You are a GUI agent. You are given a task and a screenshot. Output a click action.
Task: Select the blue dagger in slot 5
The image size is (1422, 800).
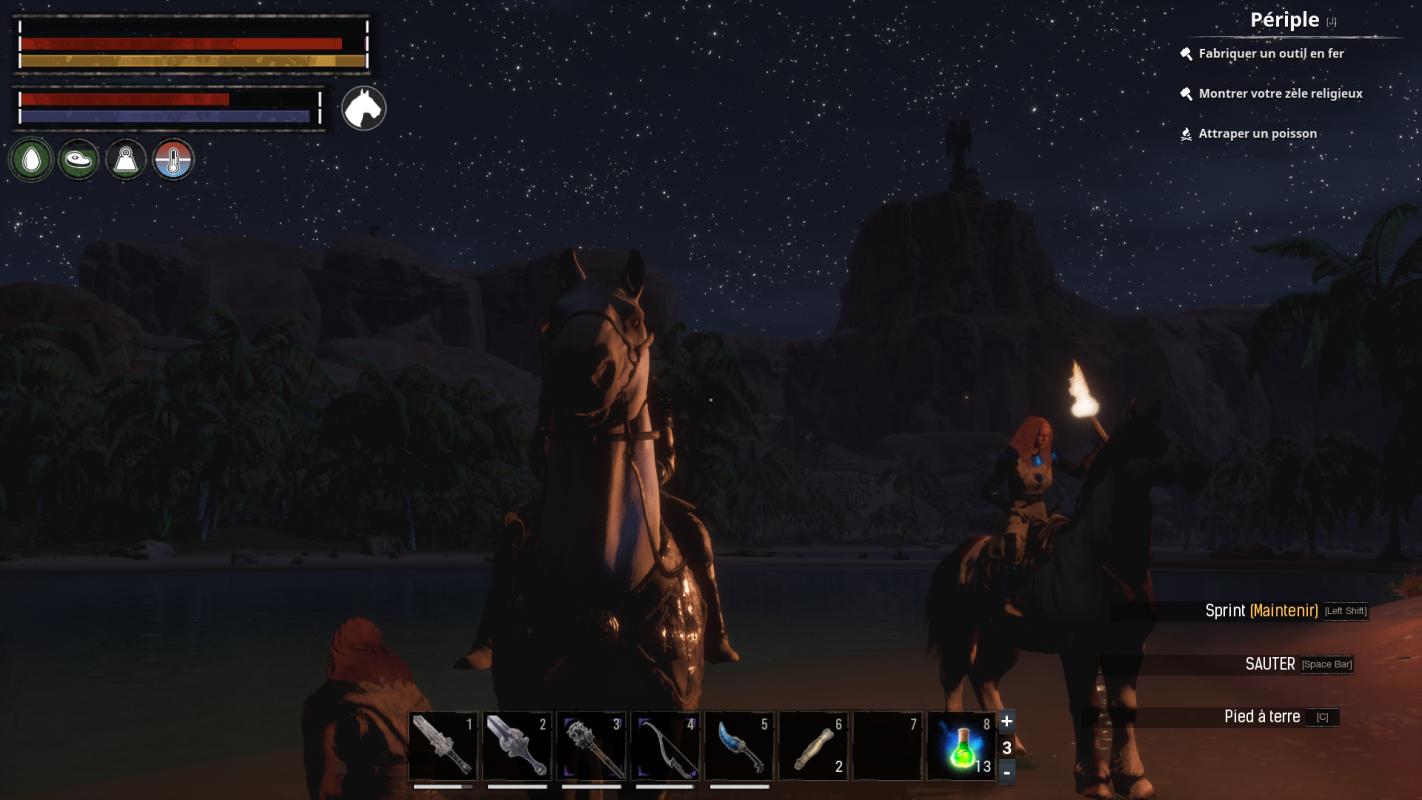tap(739, 745)
